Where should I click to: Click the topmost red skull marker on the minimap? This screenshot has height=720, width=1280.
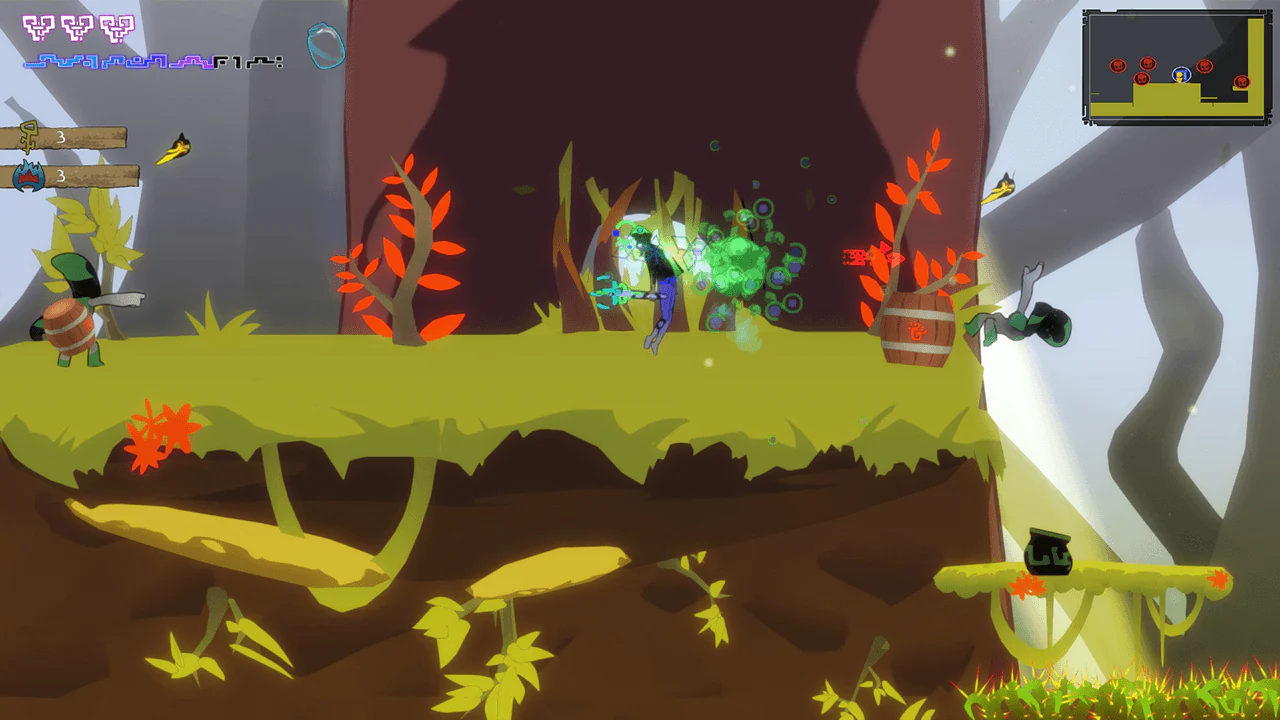point(1147,63)
